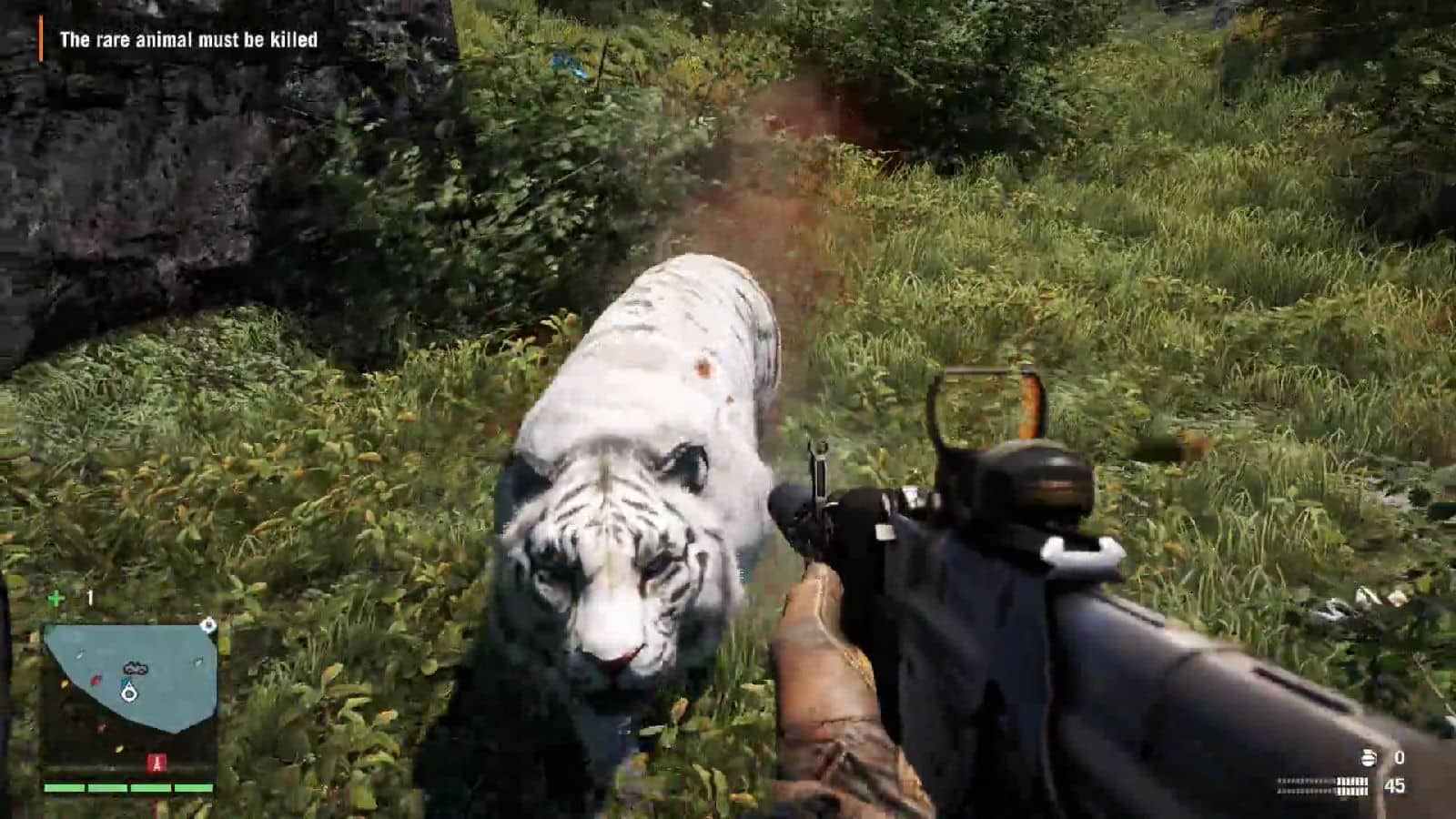Viewport: 1456px width, 819px height.
Task: Click the green health cross icon
Action: [x=56, y=597]
